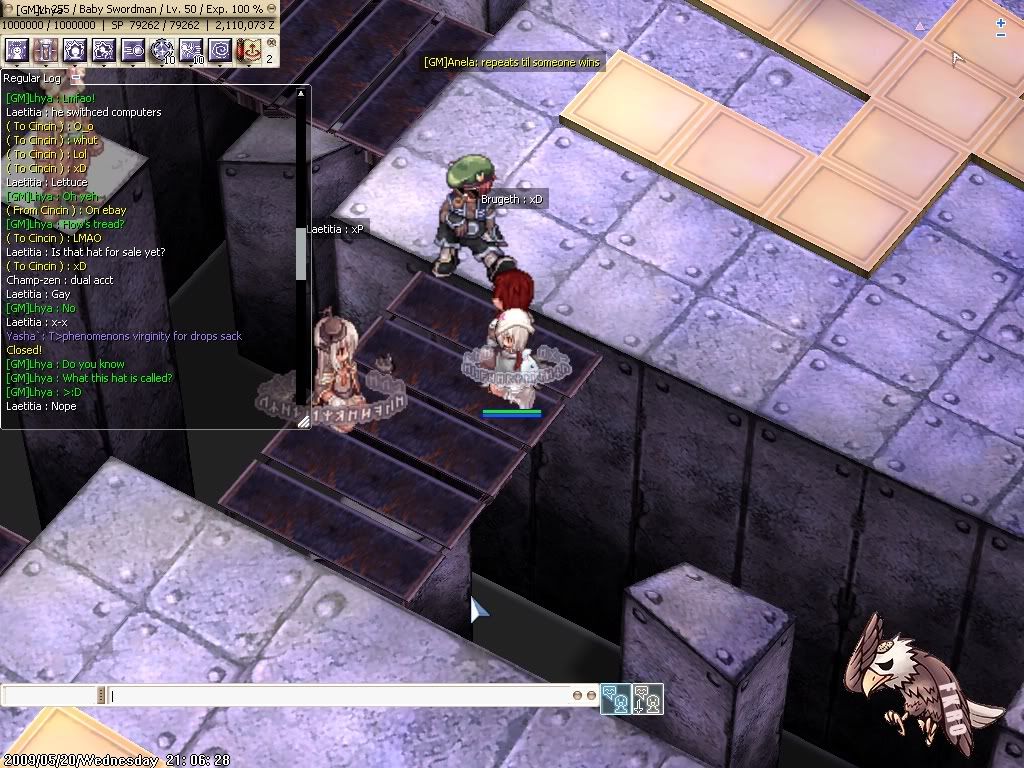
Task: Click the whisper recipient name field
Action: click(x=50, y=695)
